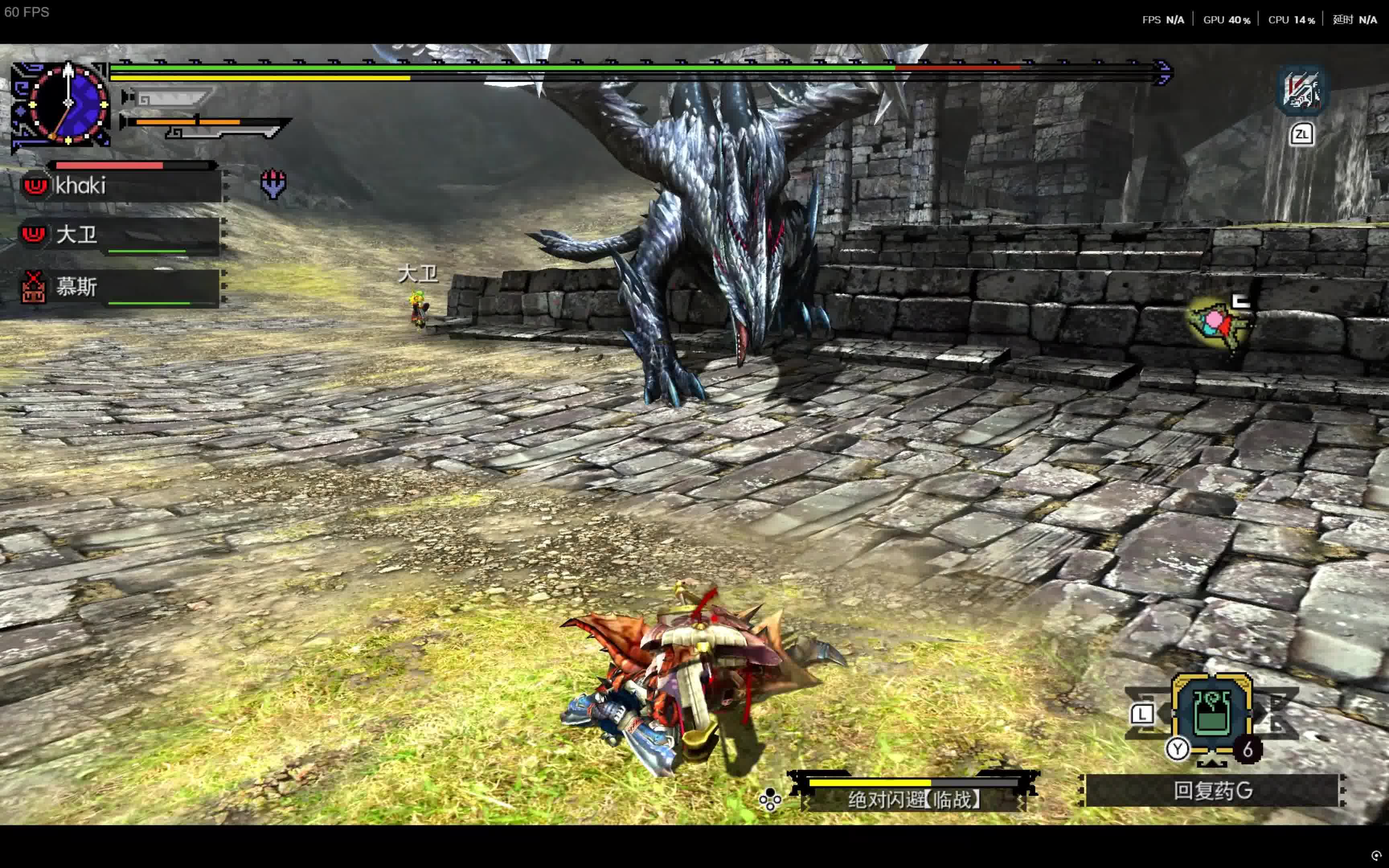
Task: Open the overlay icon at bottom-right corner
Action: point(1376,856)
